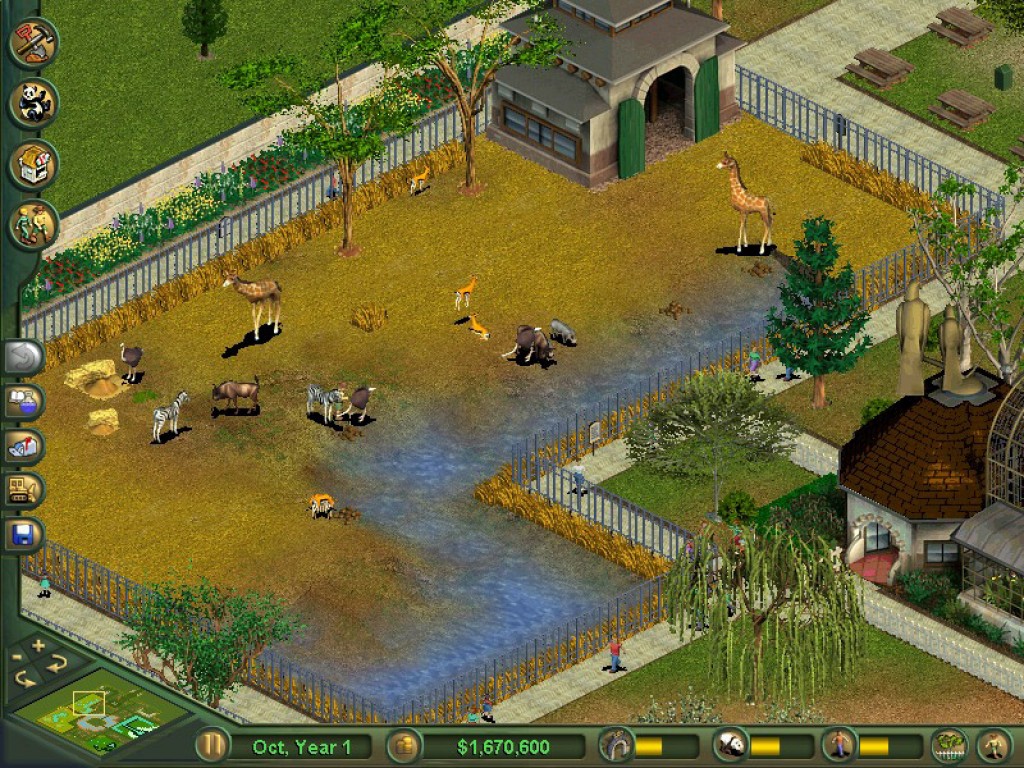1024x768 pixels.
Task: Open the construction hammer and shovel menu
Action: tap(33, 42)
